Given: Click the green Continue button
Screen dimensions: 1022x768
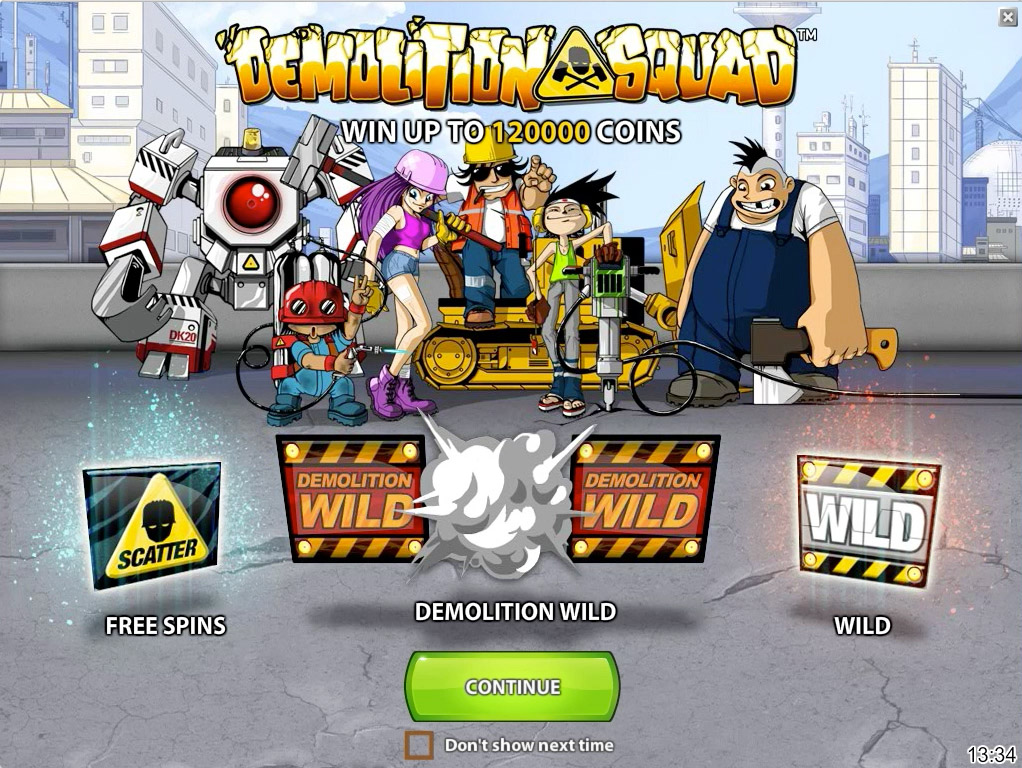Looking at the screenshot, I should click(x=512, y=686).
